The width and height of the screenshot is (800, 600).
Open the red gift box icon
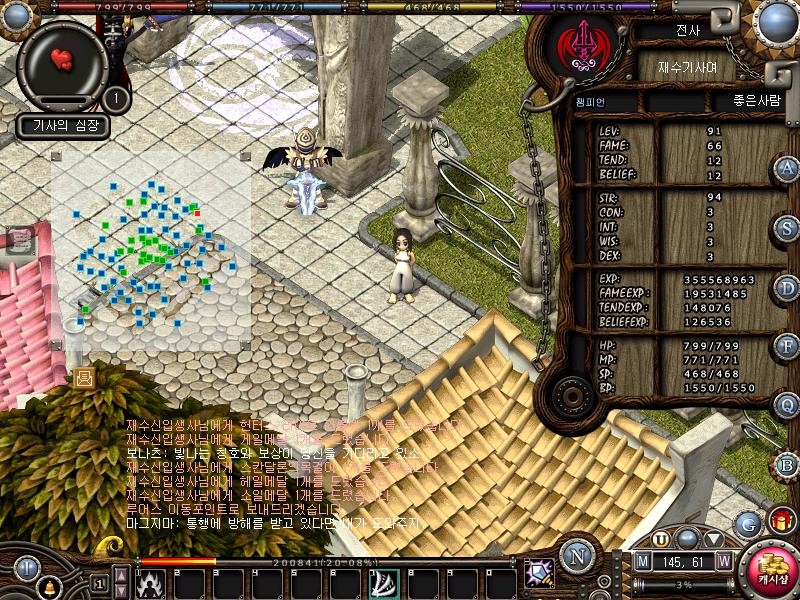tap(780, 521)
